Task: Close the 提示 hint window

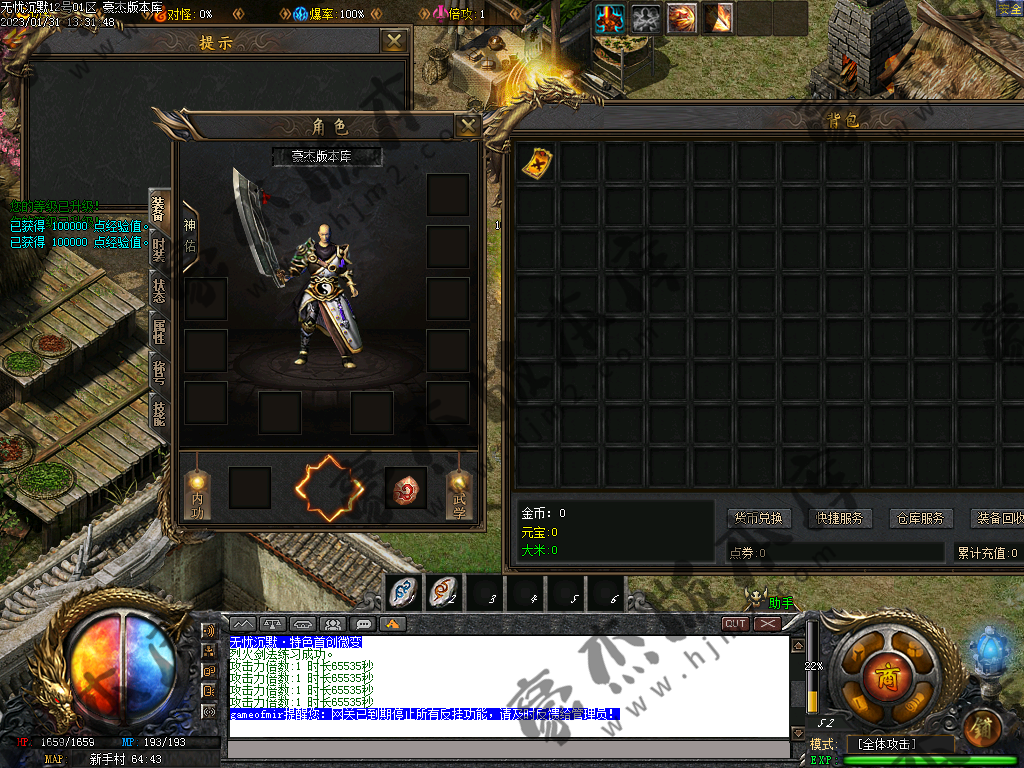Action: point(395,41)
